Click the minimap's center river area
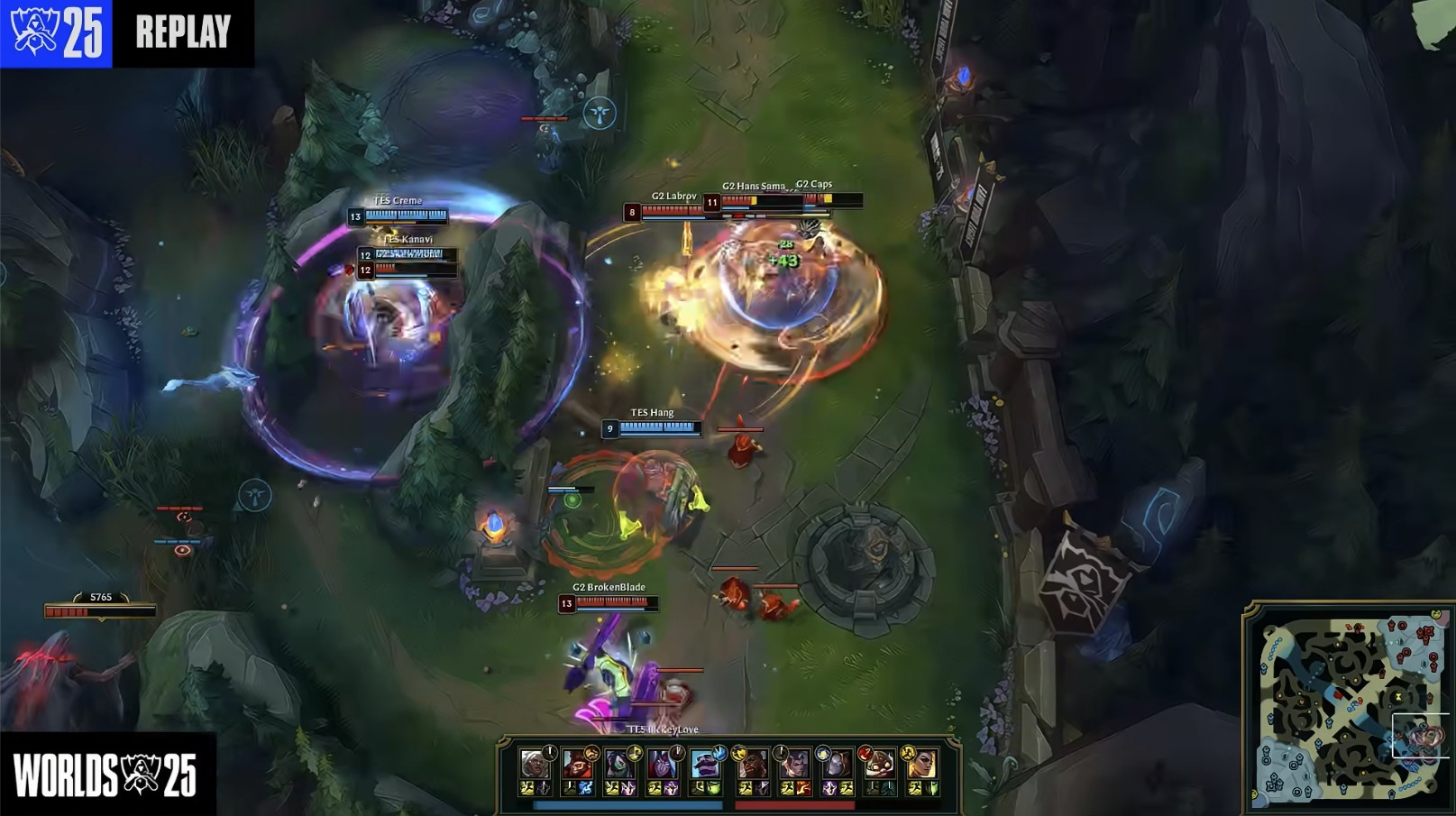Viewport: 1456px width, 816px height. 1347,705
